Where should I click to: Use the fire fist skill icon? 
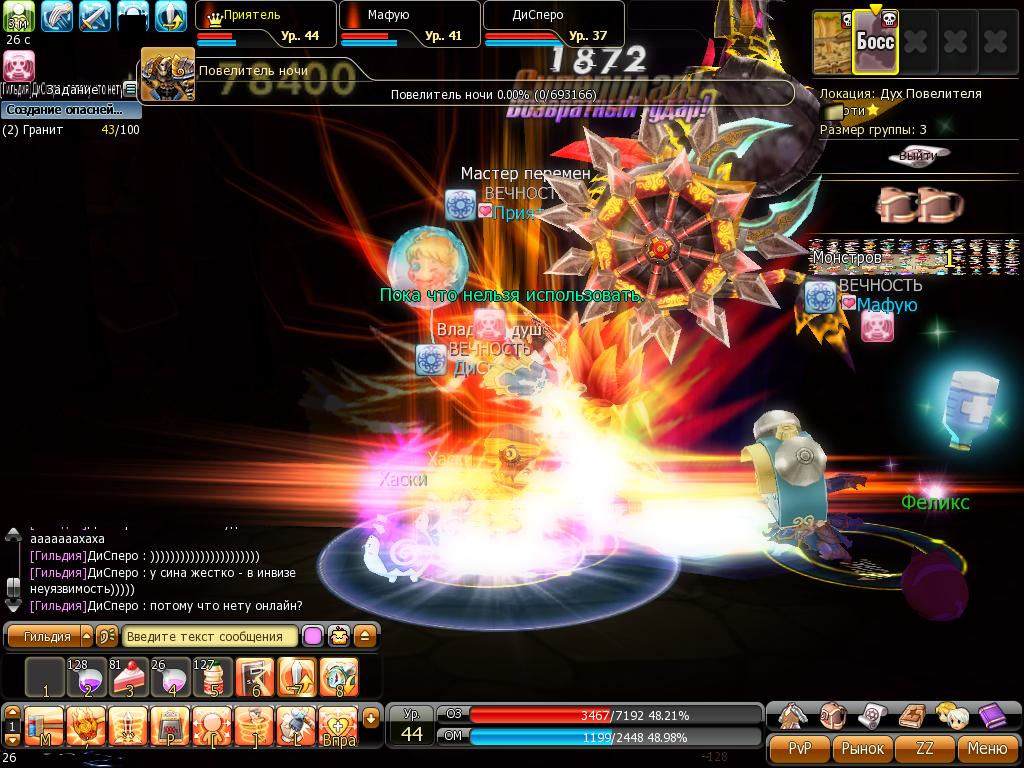click(x=86, y=725)
